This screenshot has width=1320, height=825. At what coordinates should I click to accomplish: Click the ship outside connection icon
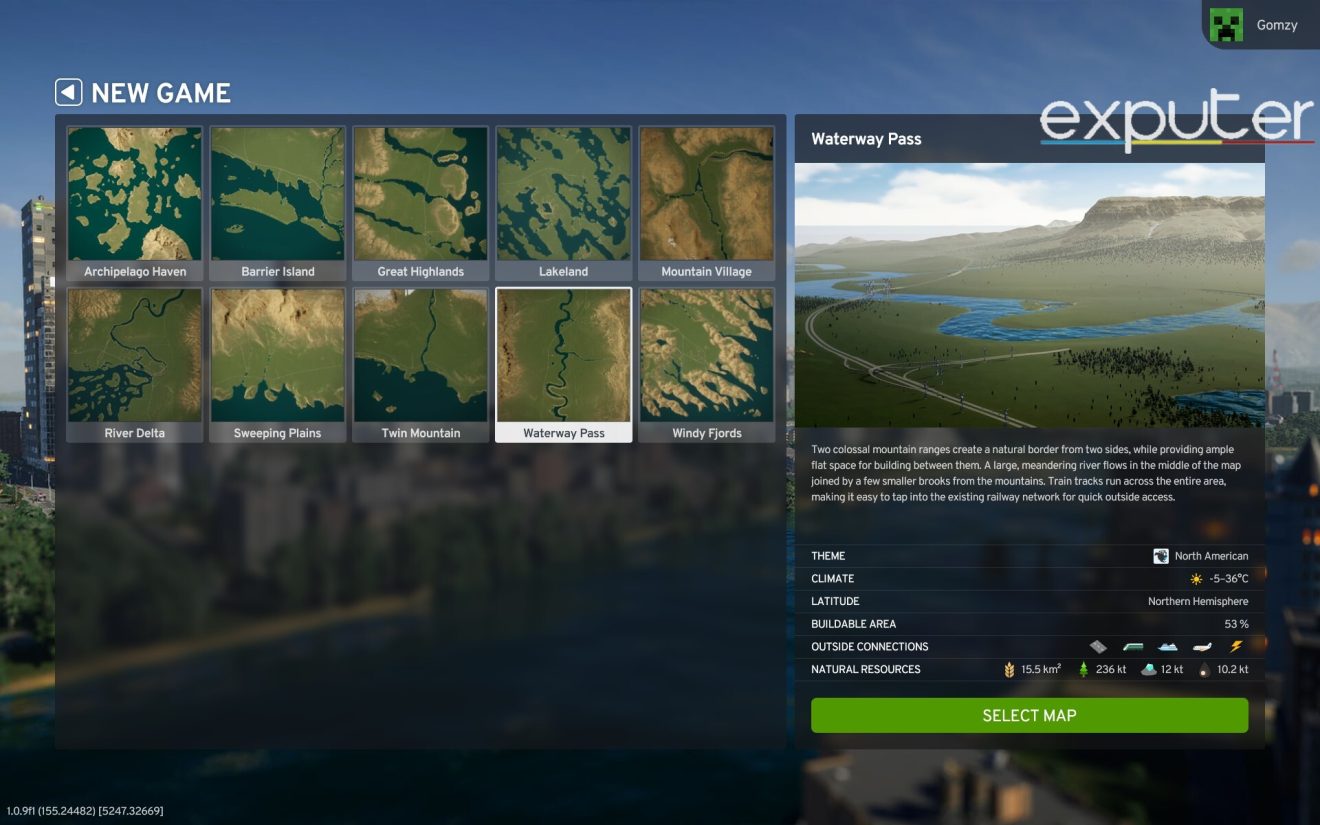tap(1167, 647)
